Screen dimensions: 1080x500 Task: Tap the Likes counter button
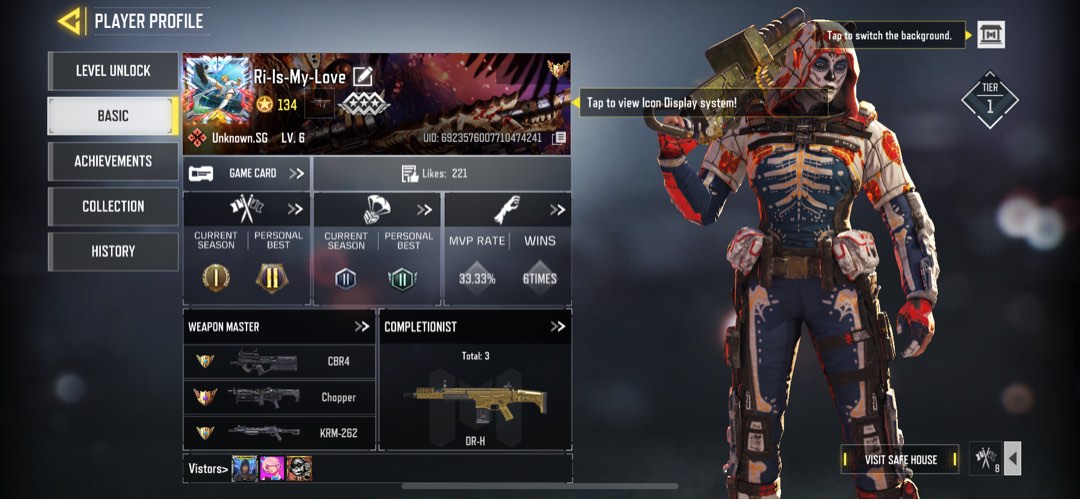[x=441, y=173]
